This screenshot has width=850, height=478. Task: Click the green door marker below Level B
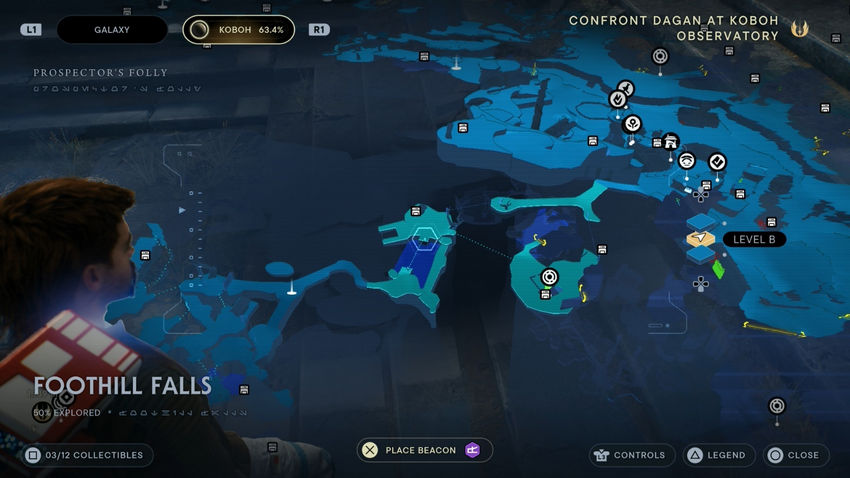718,269
